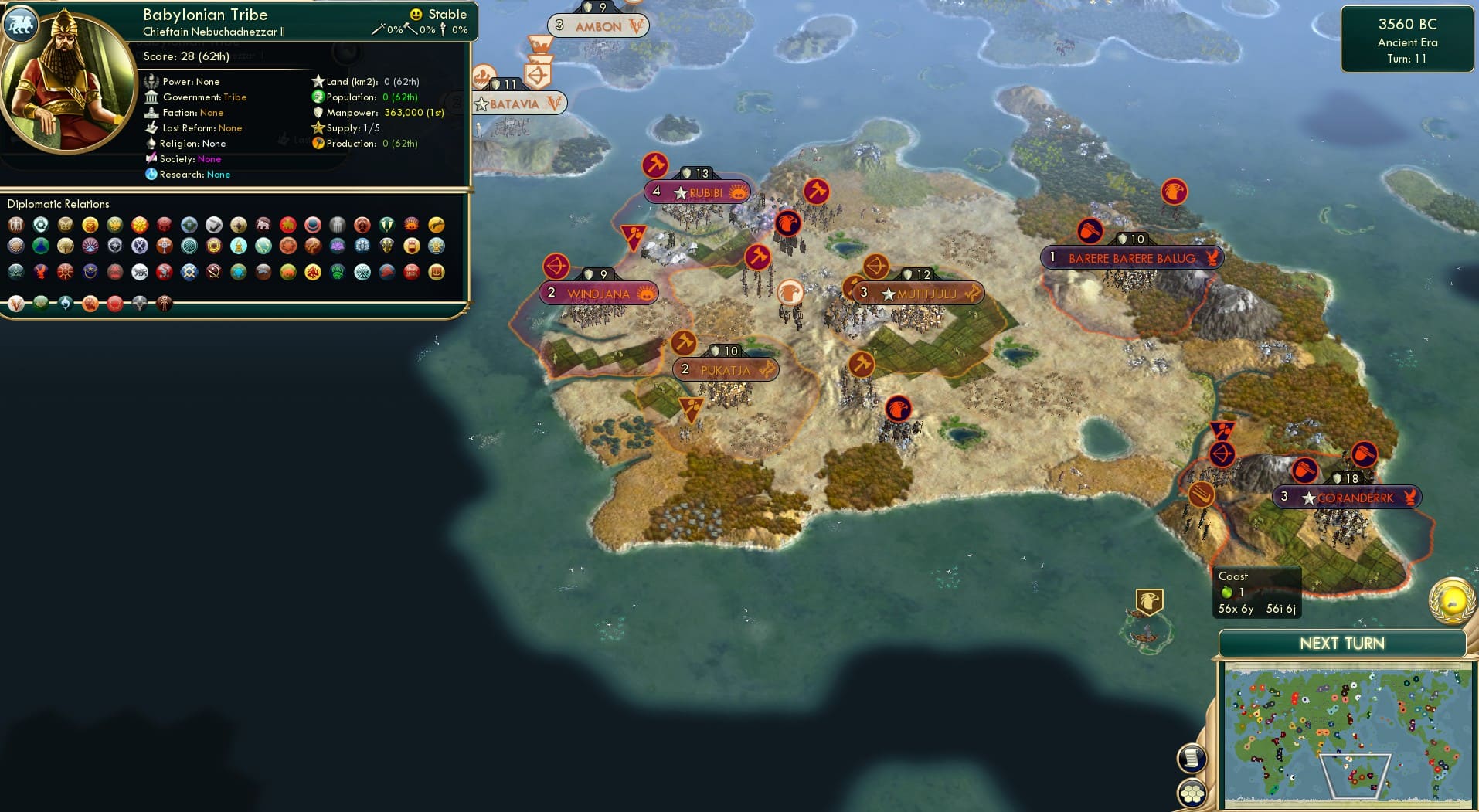Image resolution: width=1479 pixels, height=812 pixels.
Task: Click the Manpower shield icon in the stats panel
Action: (318, 113)
